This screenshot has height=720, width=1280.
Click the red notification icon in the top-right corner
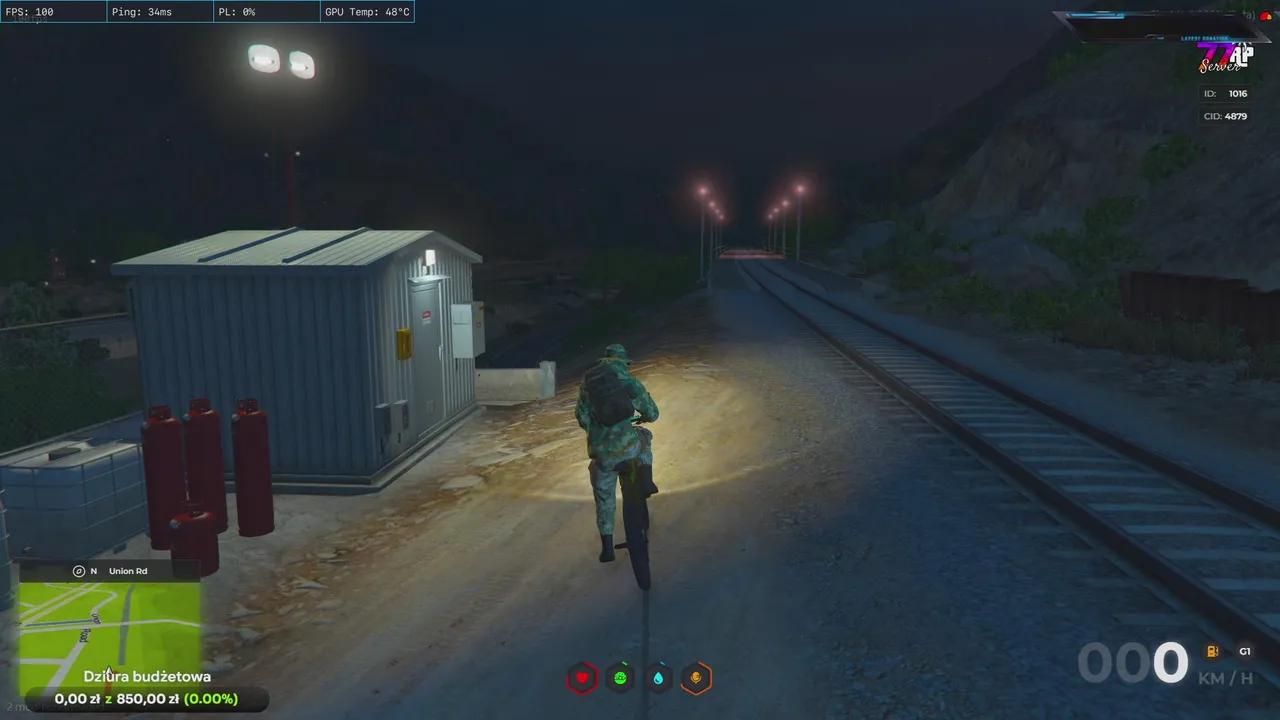tap(1266, 16)
